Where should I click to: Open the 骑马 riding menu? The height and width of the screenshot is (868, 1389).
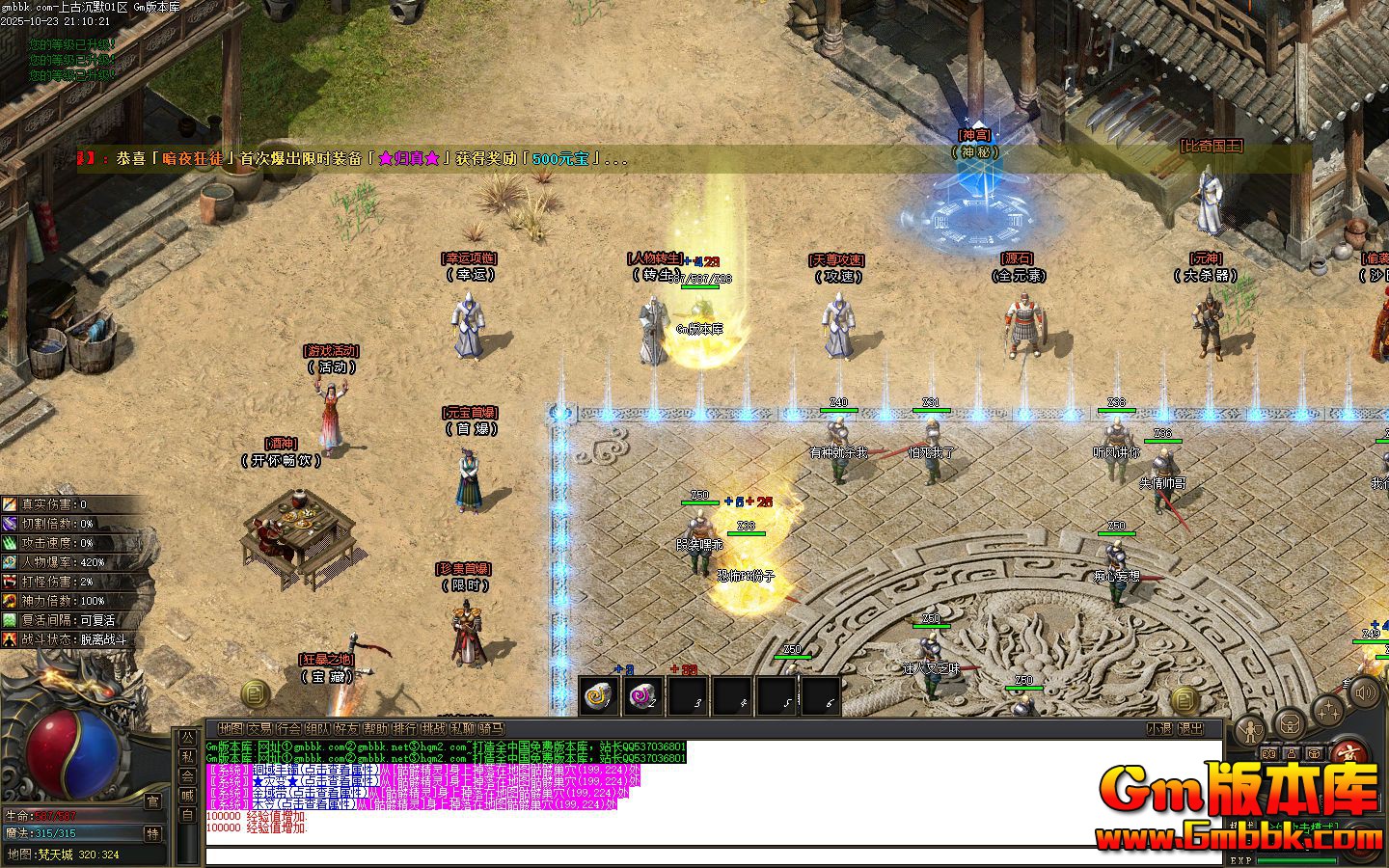(x=491, y=729)
